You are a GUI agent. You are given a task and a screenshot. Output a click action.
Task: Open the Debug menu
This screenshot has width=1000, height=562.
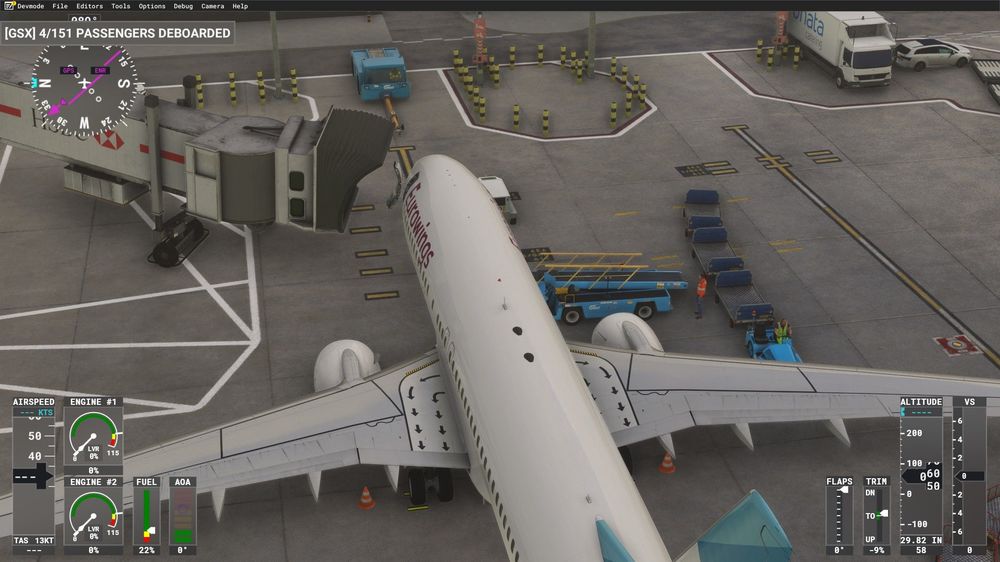click(183, 6)
